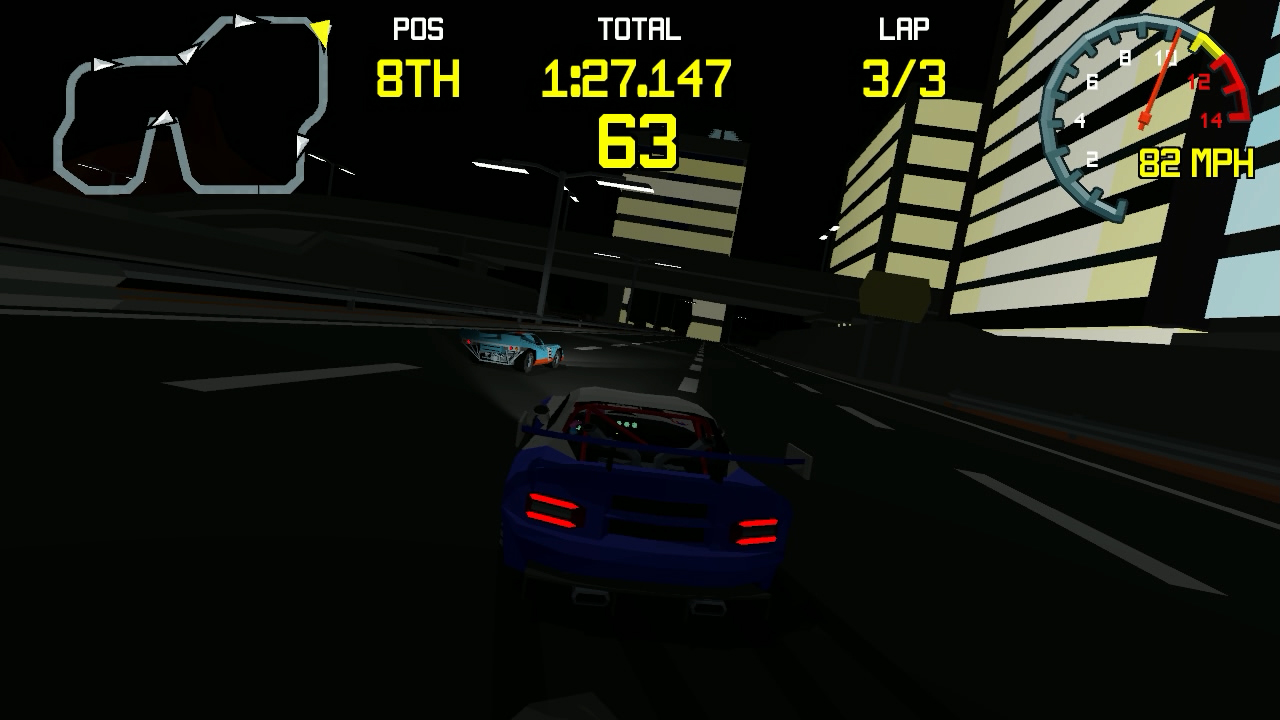
Task: Select the yellow player marker on minimap
Action: point(320,33)
